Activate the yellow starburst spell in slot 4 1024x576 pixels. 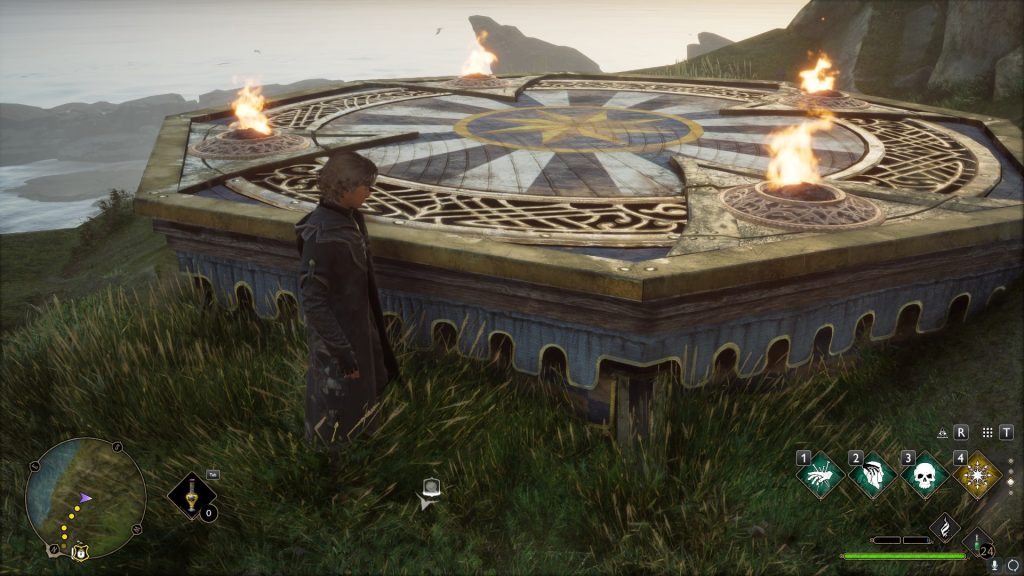pos(976,475)
